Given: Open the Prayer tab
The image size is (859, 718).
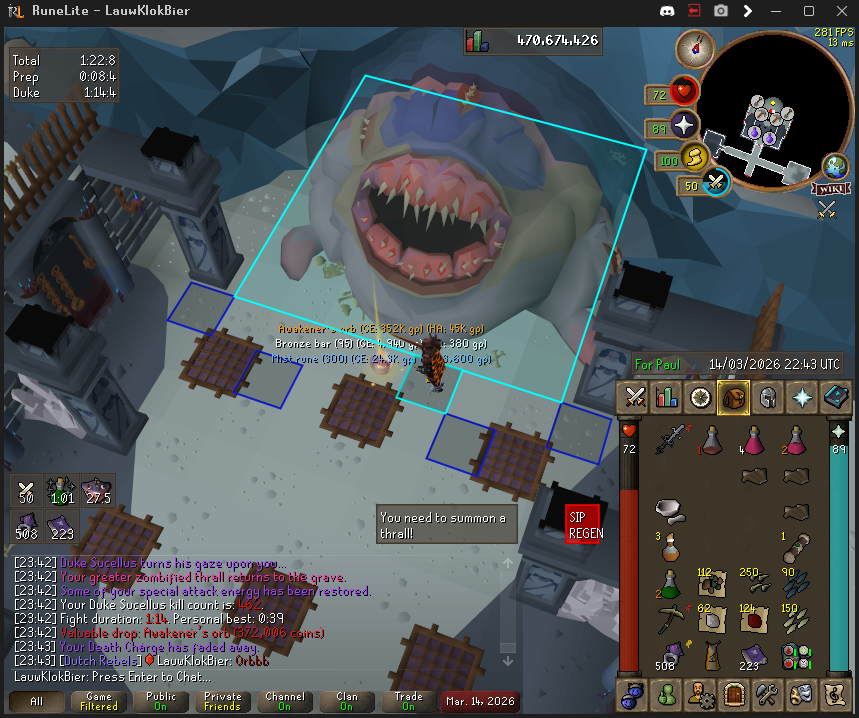Looking at the screenshot, I should click(801, 397).
